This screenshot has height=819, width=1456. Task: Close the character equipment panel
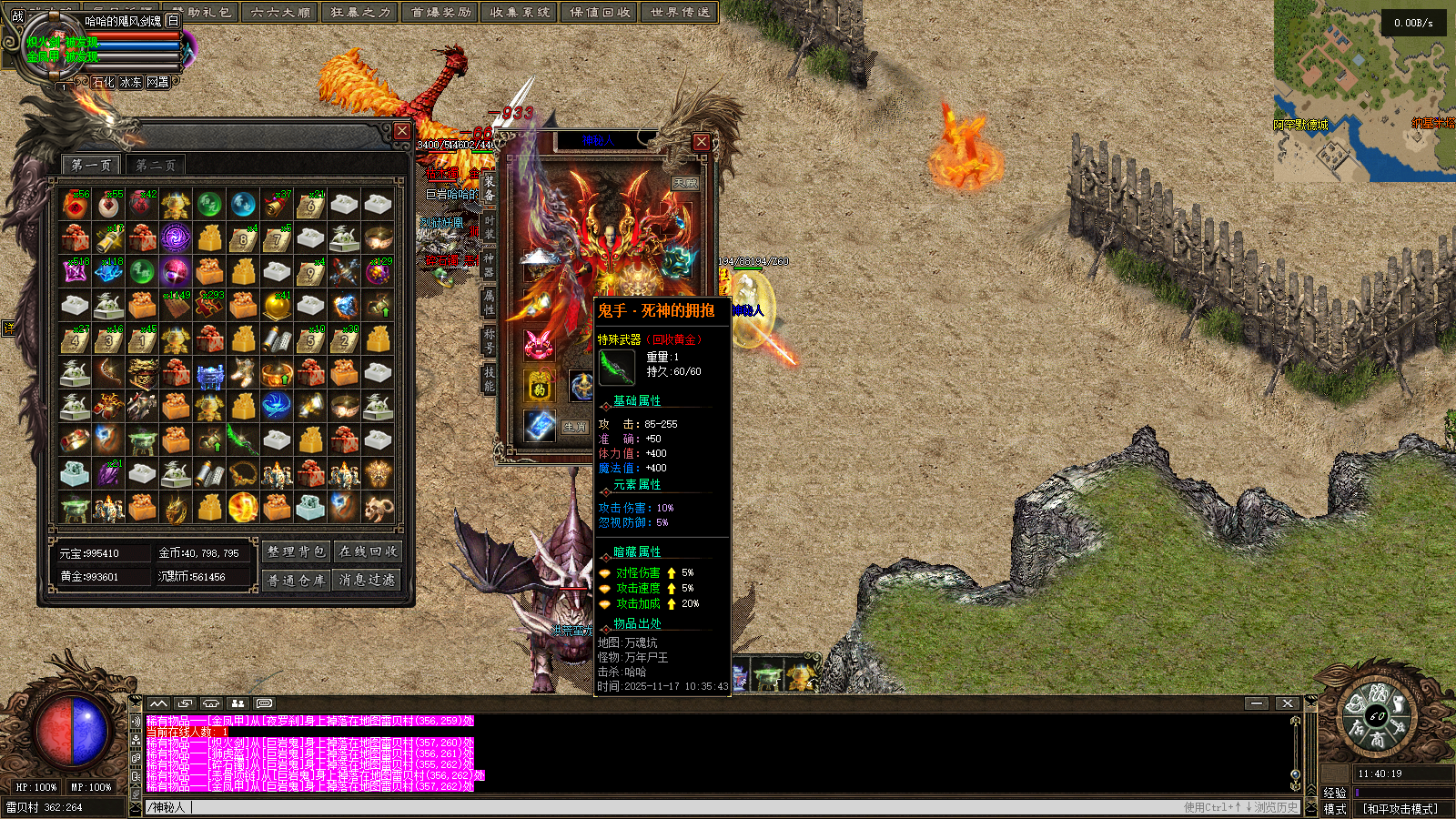point(701,142)
